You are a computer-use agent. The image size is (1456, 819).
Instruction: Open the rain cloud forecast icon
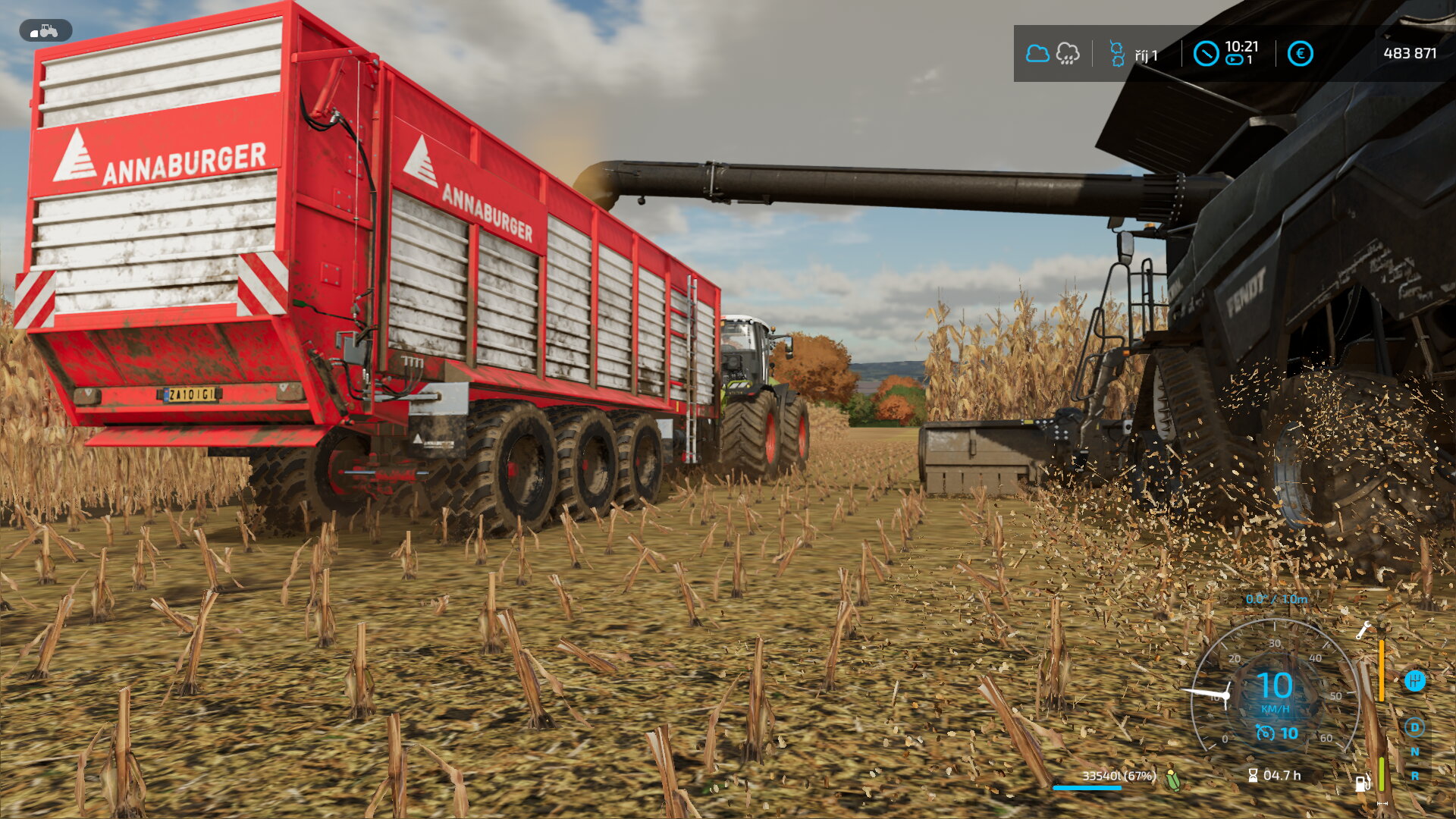pyautogui.click(x=1068, y=54)
